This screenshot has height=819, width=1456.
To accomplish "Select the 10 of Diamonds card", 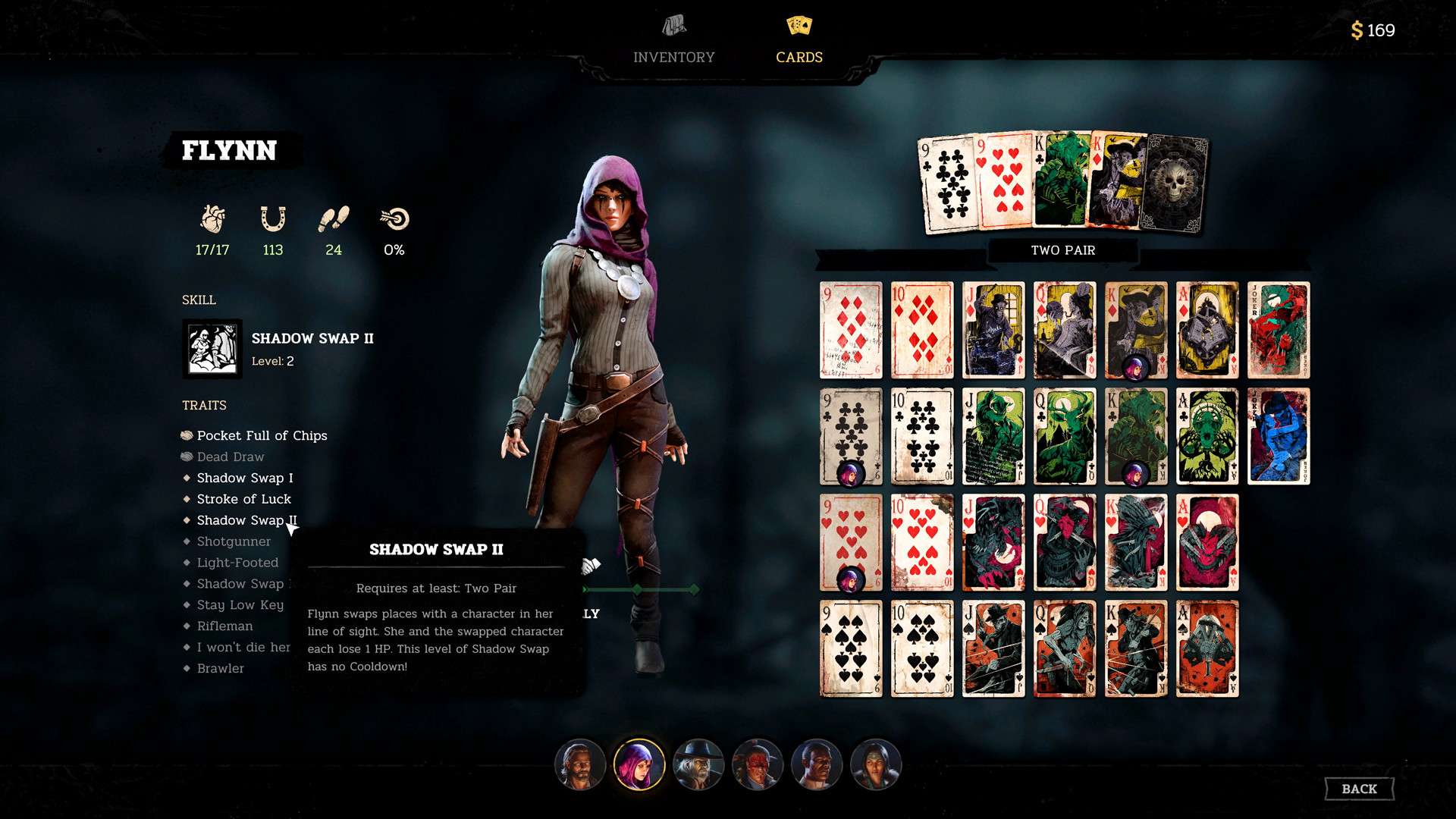I will click(922, 330).
